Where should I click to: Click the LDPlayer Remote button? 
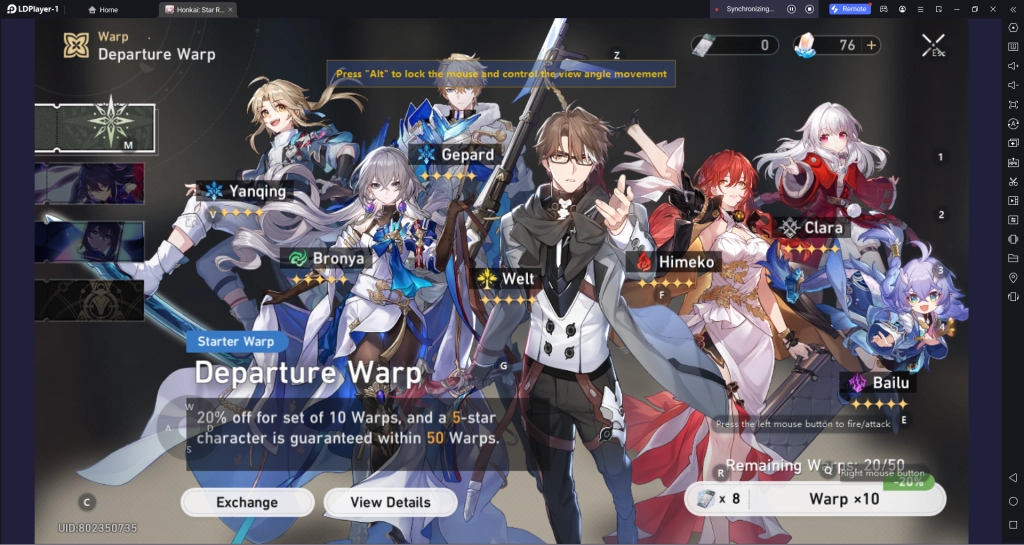click(x=850, y=9)
